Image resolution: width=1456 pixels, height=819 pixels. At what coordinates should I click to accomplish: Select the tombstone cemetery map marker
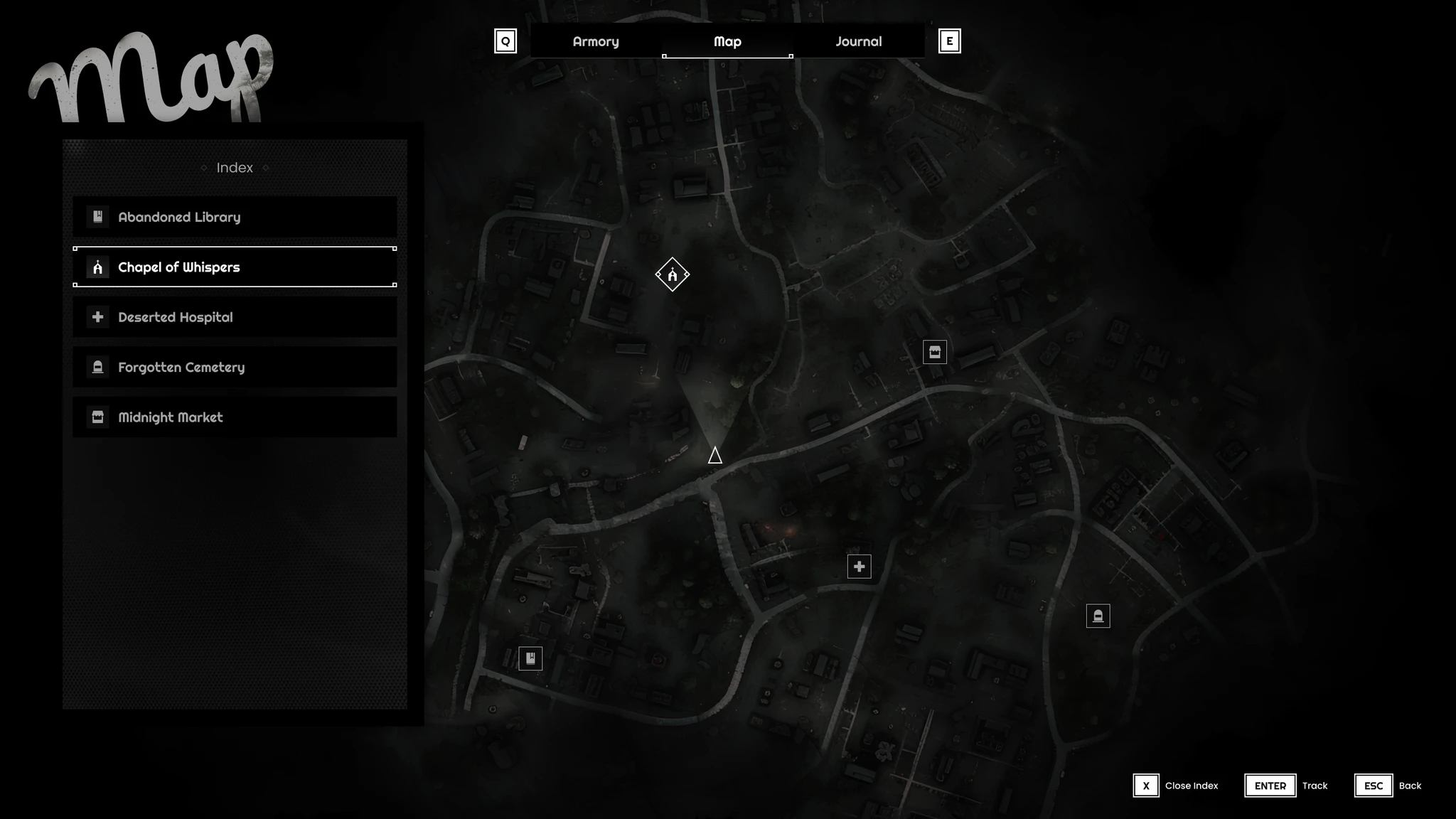coord(1098,616)
